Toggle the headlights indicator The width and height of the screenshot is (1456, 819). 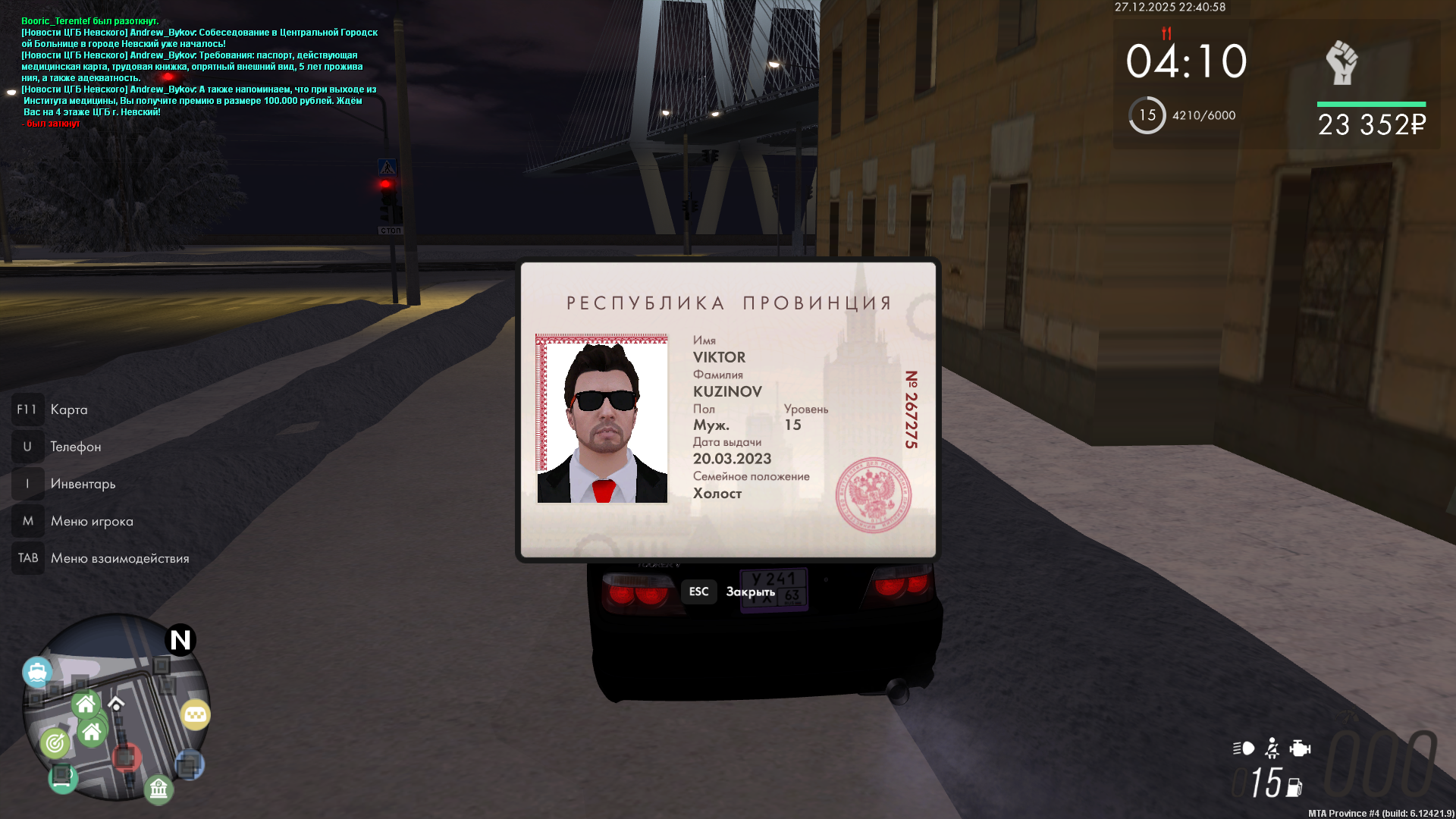click(1244, 748)
